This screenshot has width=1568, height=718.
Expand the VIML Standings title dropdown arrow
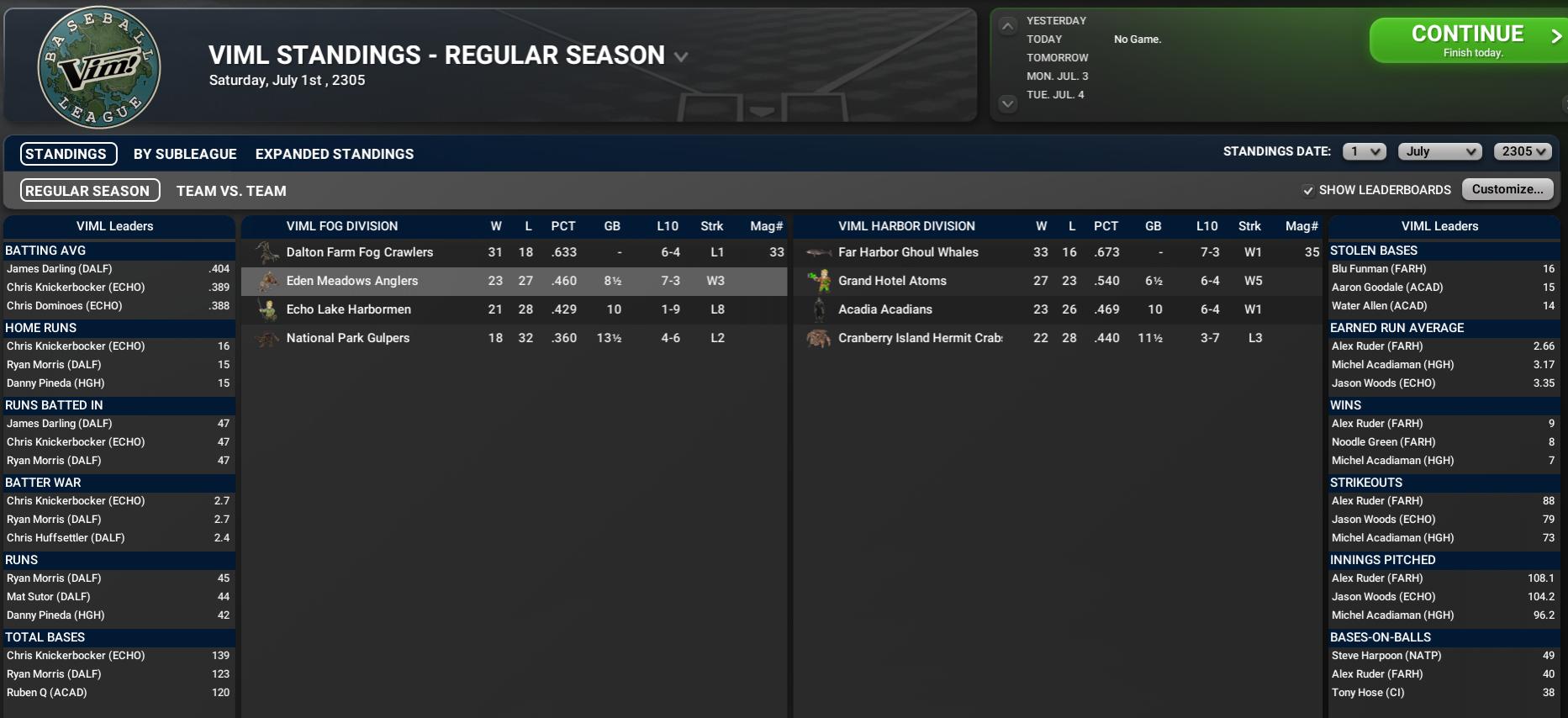tap(681, 57)
